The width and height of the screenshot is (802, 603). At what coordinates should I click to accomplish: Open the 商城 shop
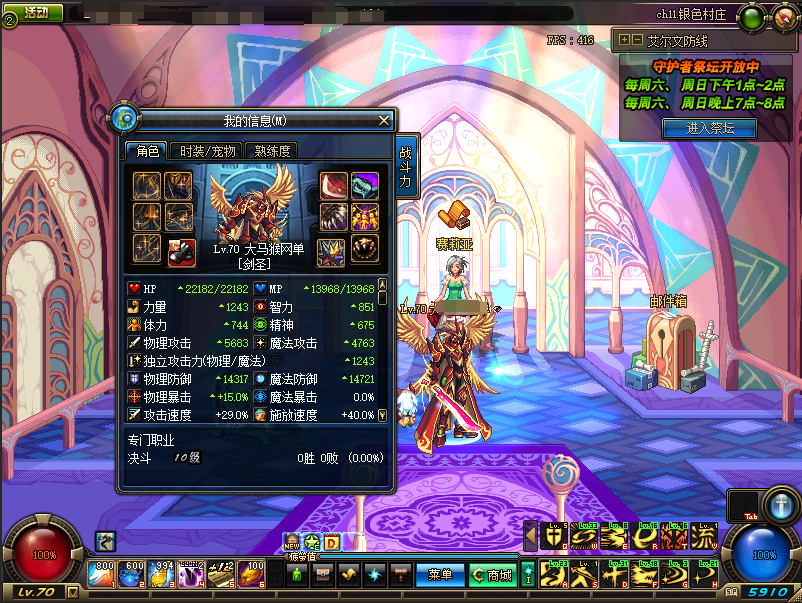point(491,575)
